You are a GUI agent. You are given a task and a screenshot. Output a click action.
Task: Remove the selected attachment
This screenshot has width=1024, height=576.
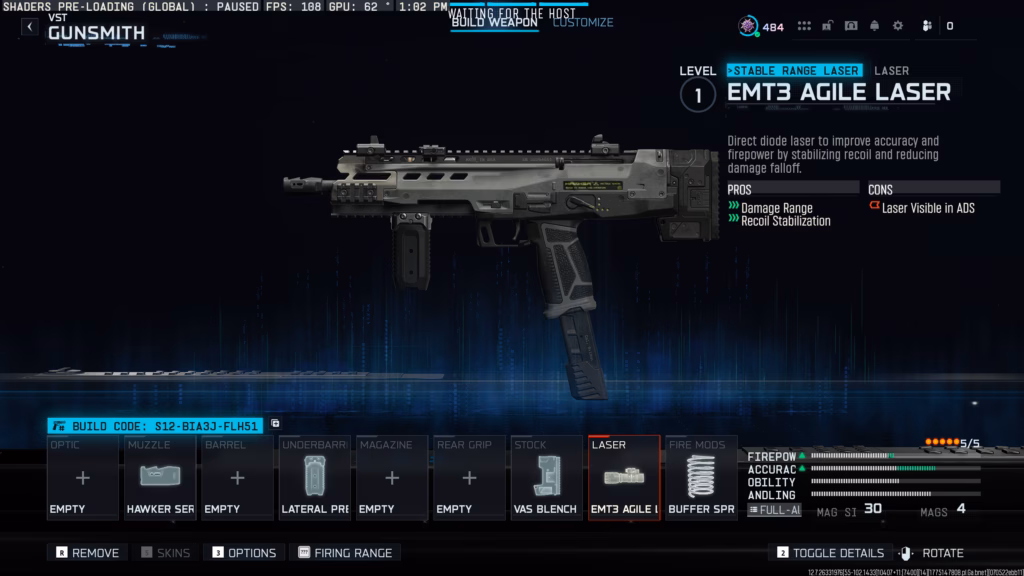(x=88, y=553)
